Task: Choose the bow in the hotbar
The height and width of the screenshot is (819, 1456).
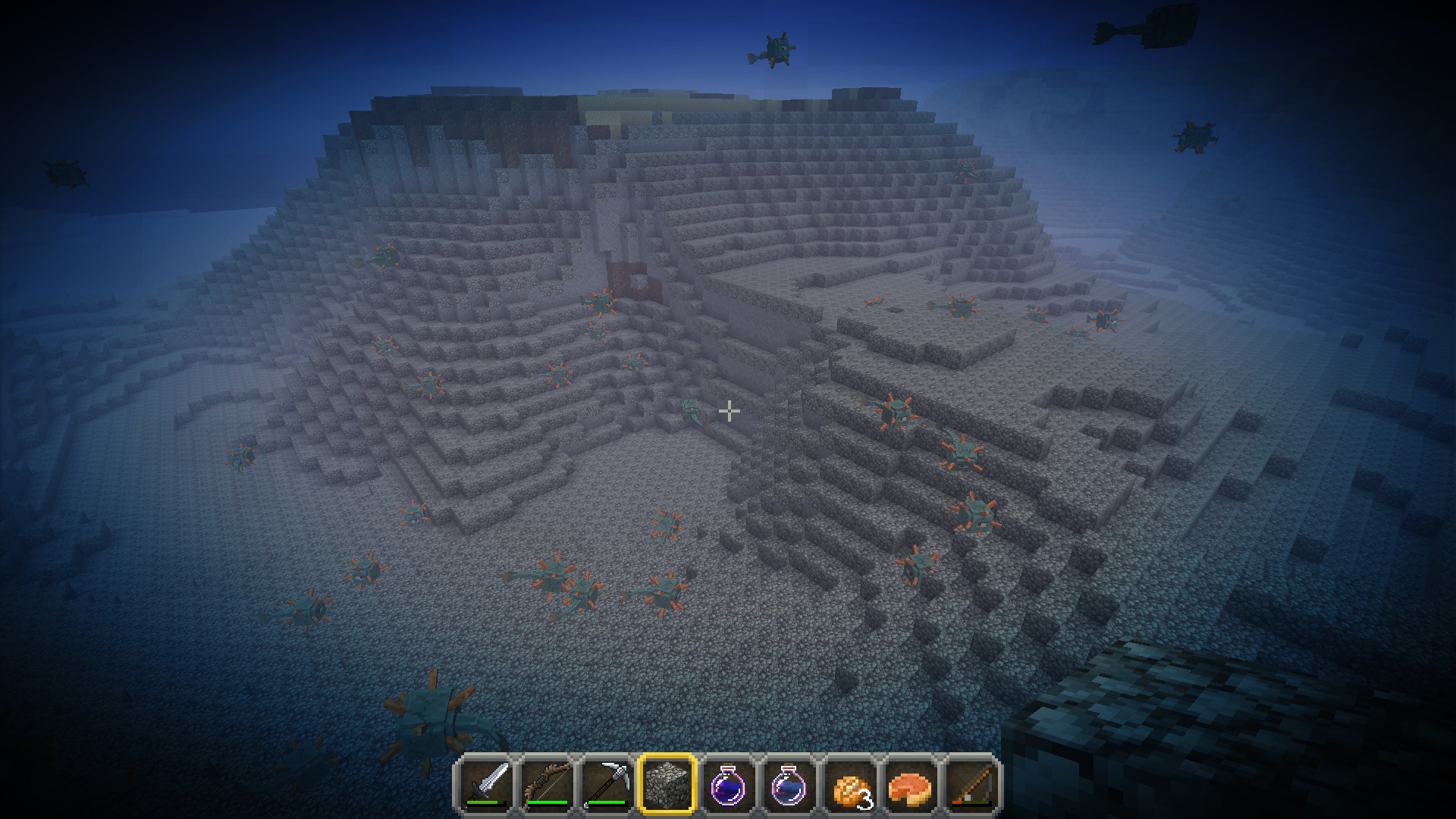Action: tap(545, 784)
